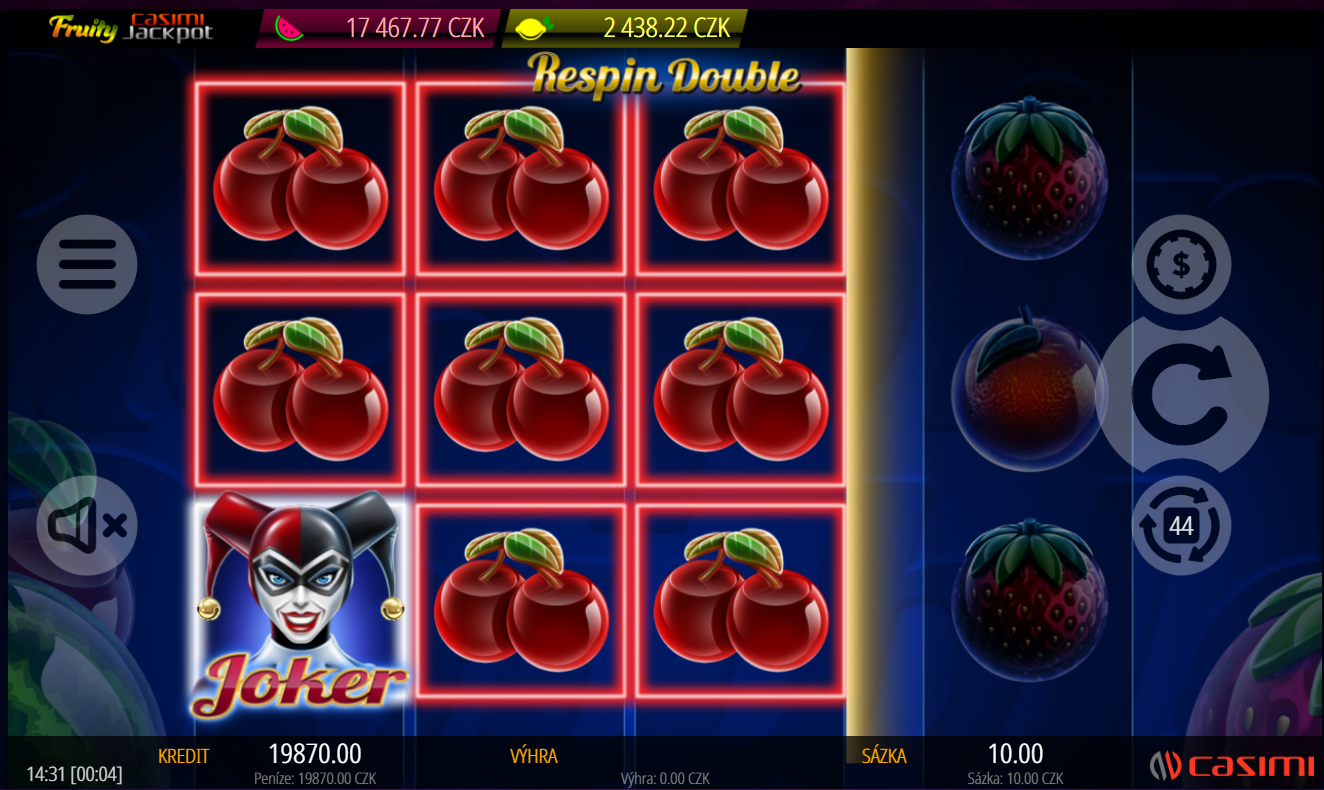Activate the autospin button showing 44
1324x790 pixels.
[x=1181, y=525]
